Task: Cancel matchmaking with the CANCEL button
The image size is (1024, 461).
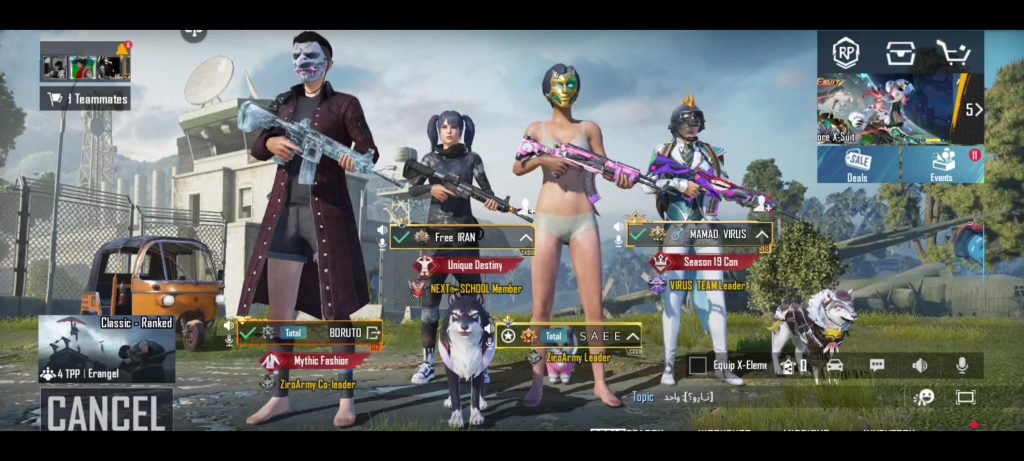Action: [x=105, y=411]
